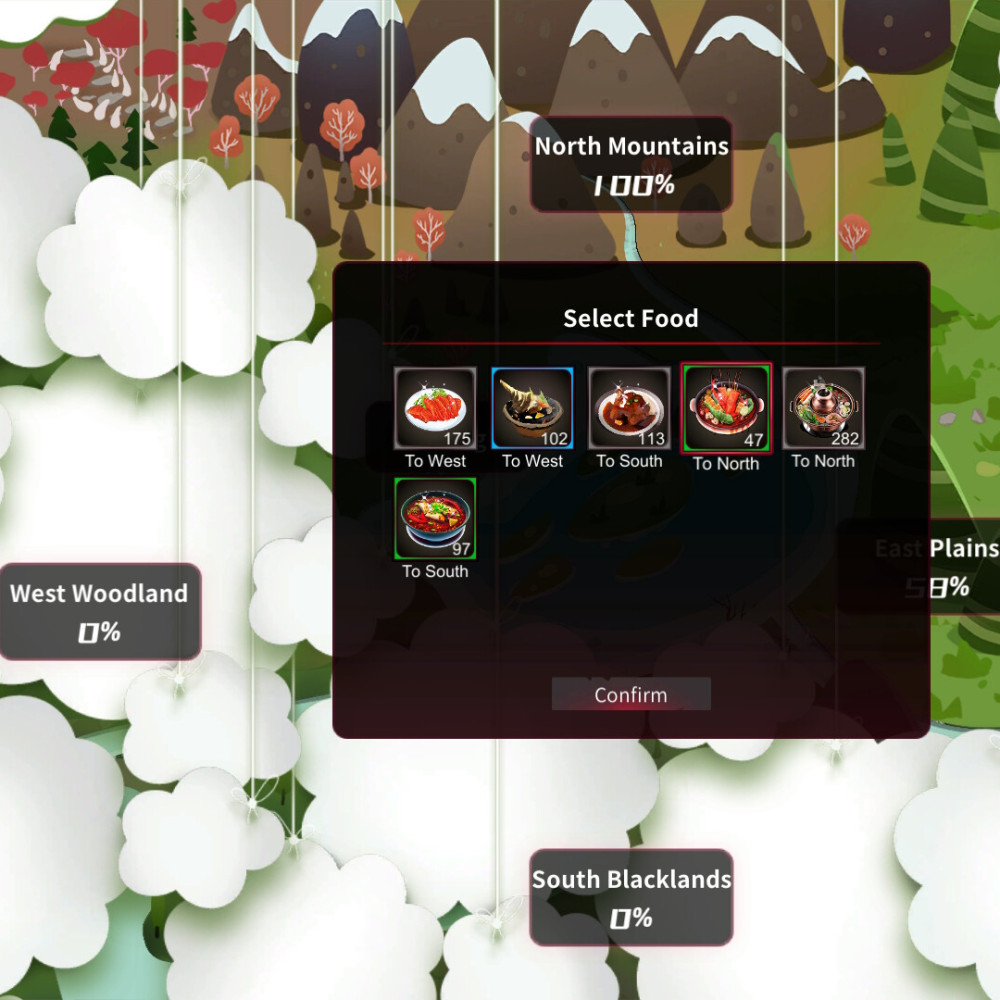Select the 175-count food going To West
The width and height of the screenshot is (1000, 1000).
[x=435, y=408]
